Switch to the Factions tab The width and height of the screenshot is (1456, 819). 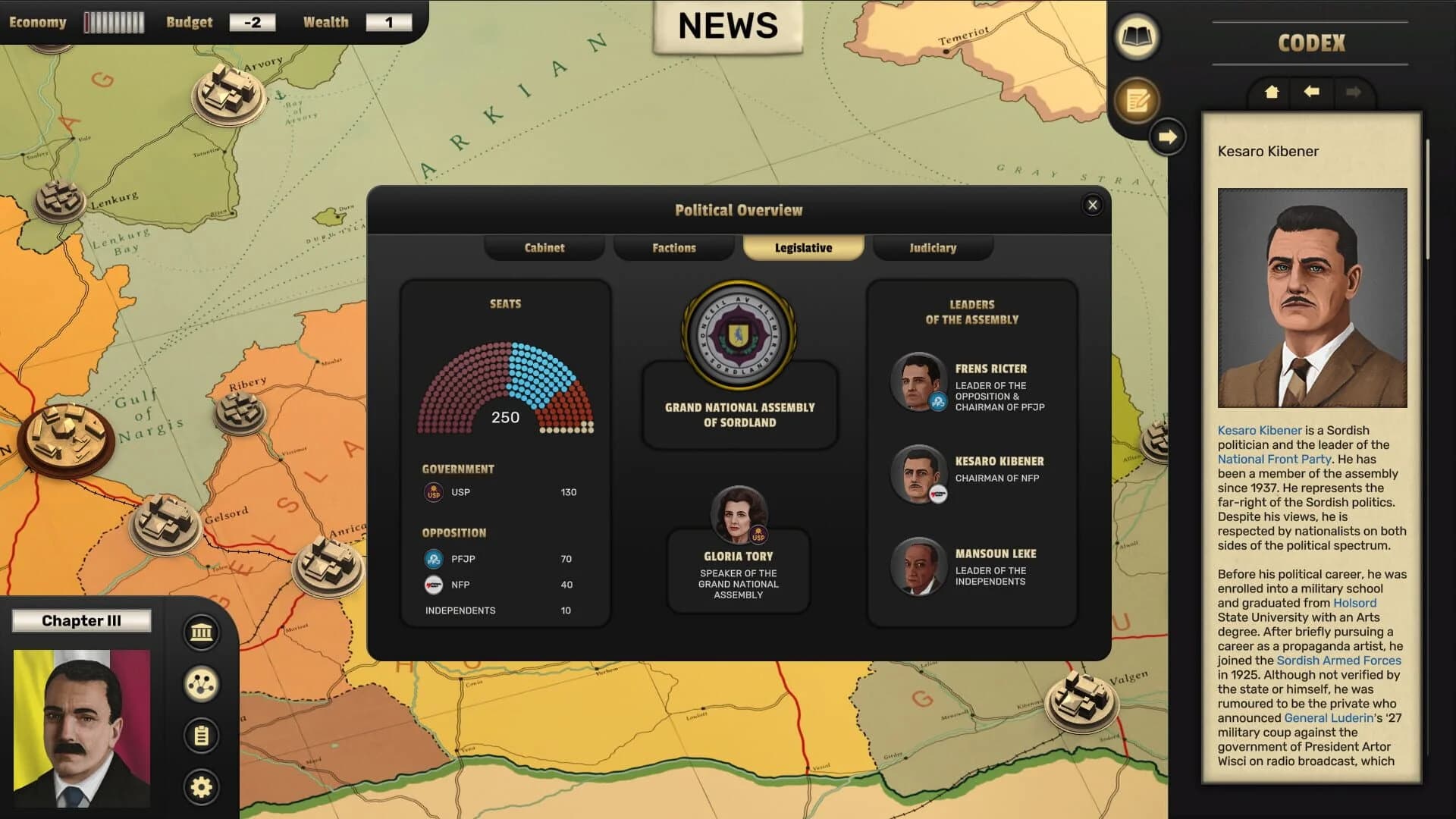coord(673,247)
